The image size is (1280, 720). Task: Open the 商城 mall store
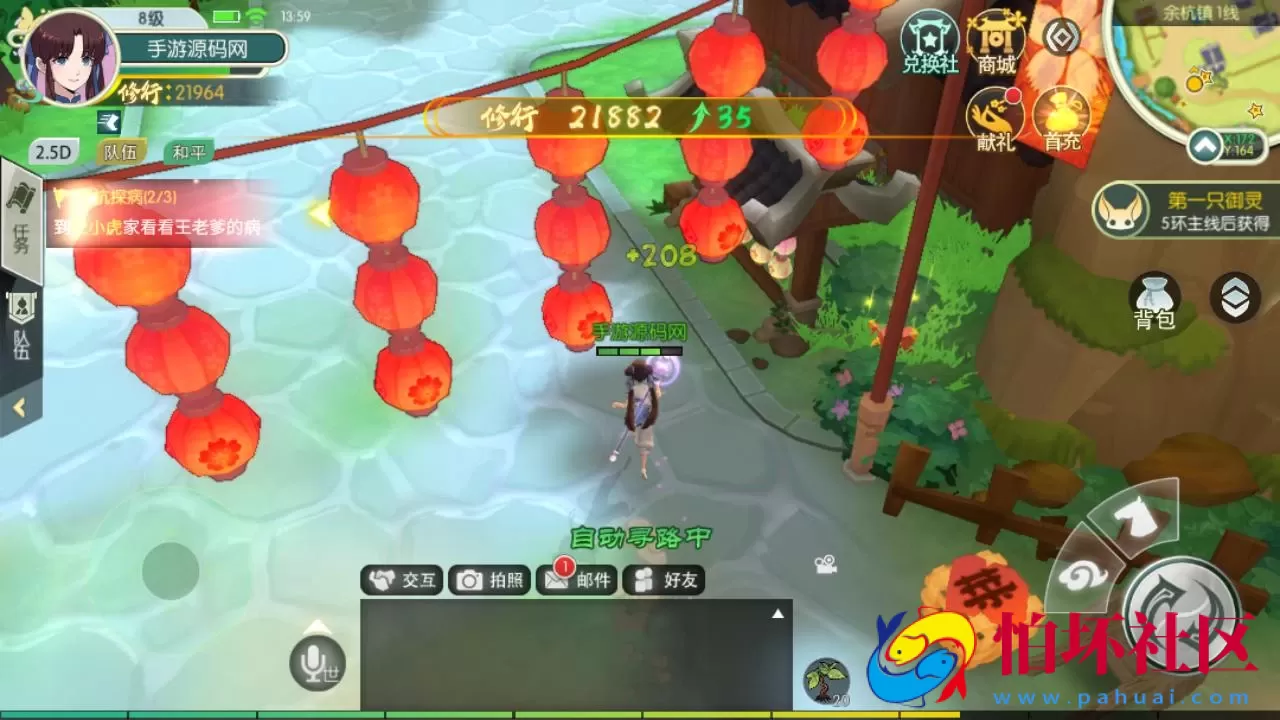[x=994, y=45]
